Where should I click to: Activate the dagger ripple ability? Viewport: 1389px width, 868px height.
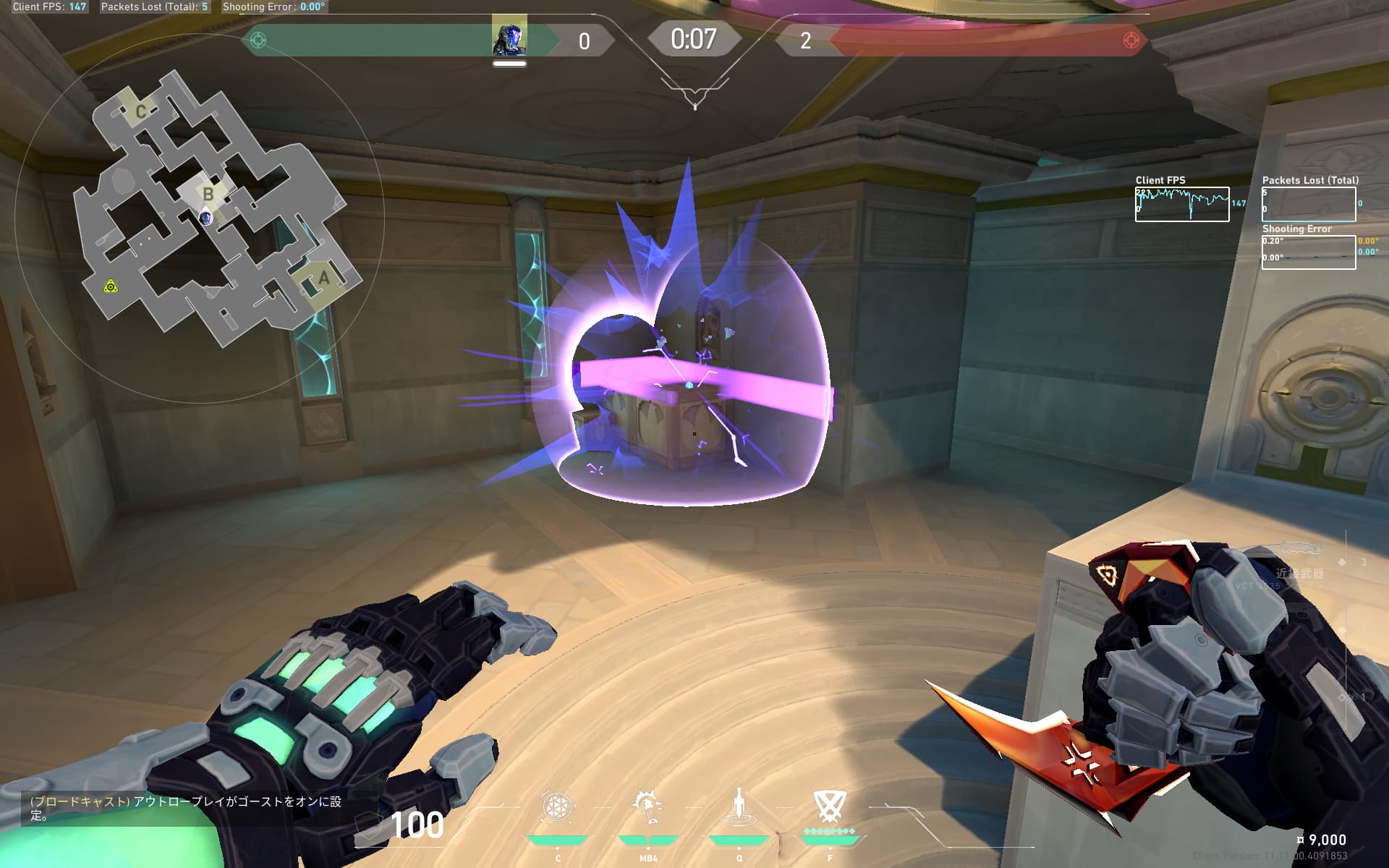[x=739, y=807]
